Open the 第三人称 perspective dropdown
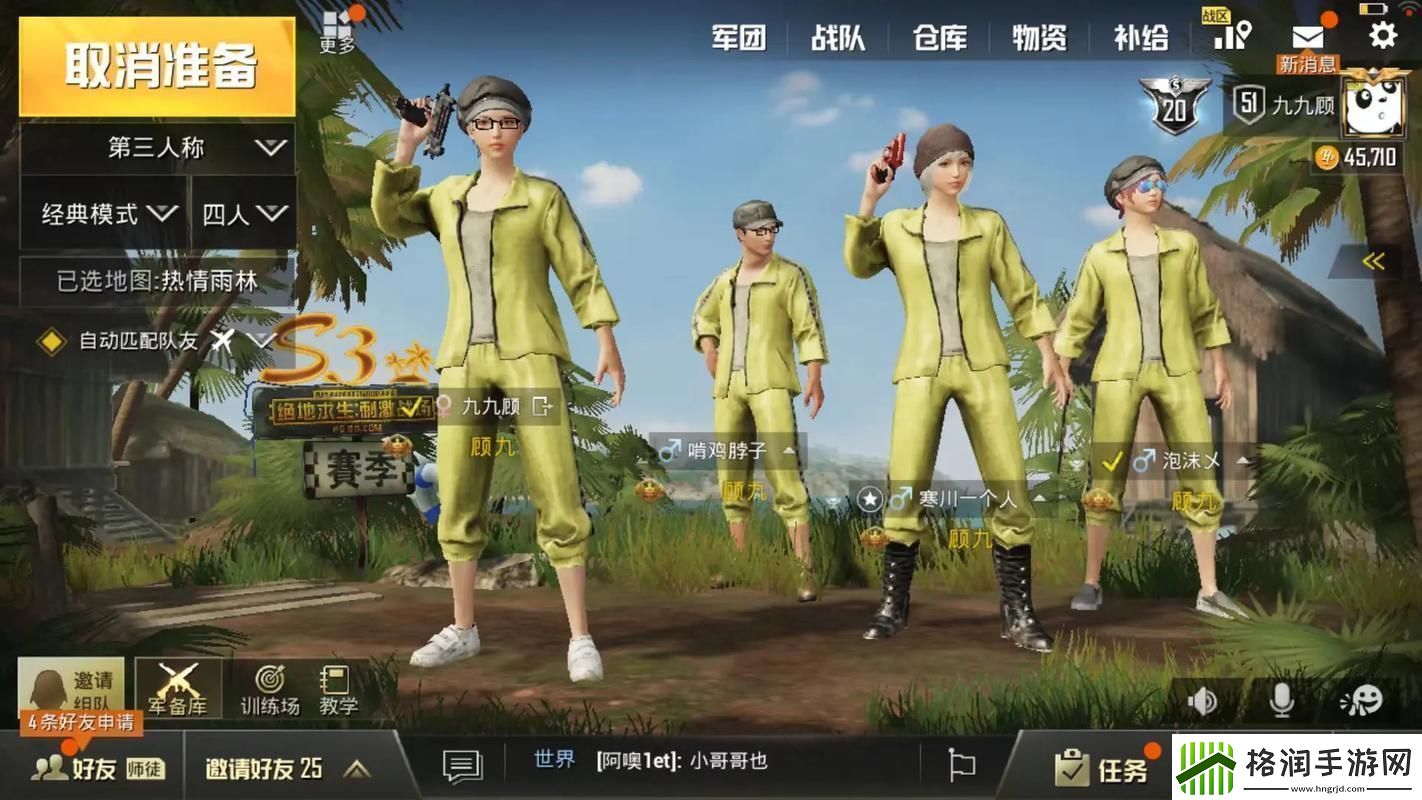1422x800 pixels. (x=156, y=147)
